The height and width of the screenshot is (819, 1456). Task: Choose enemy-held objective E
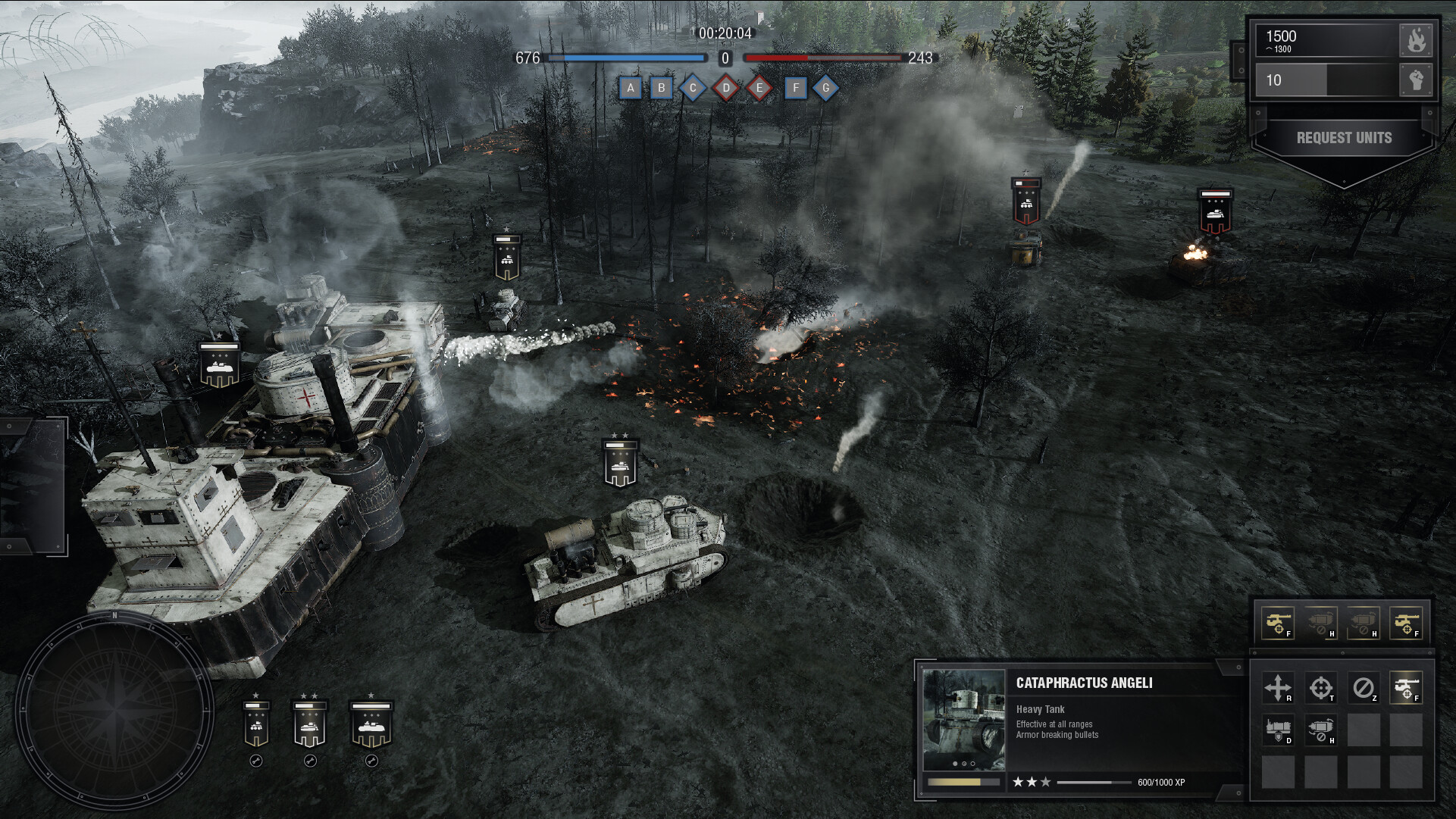pos(759,88)
